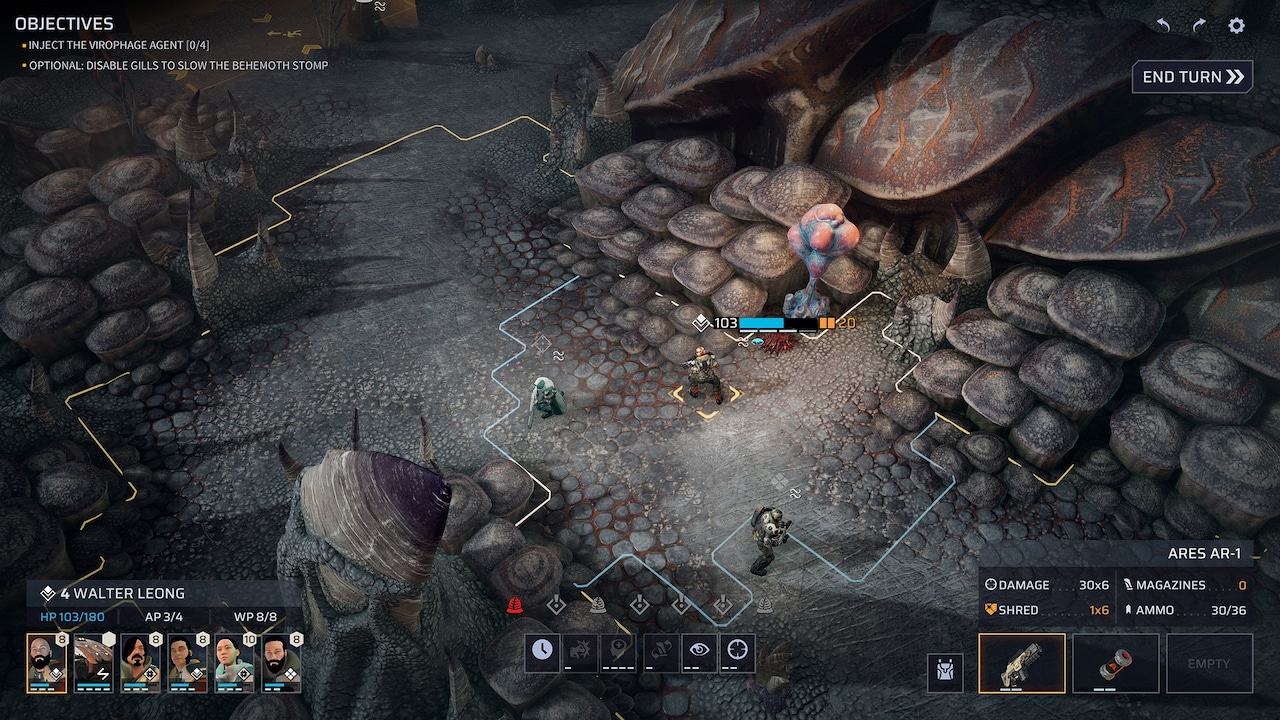The image size is (1280, 720).
Task: Open the backpack inventory button
Action: coord(945,671)
